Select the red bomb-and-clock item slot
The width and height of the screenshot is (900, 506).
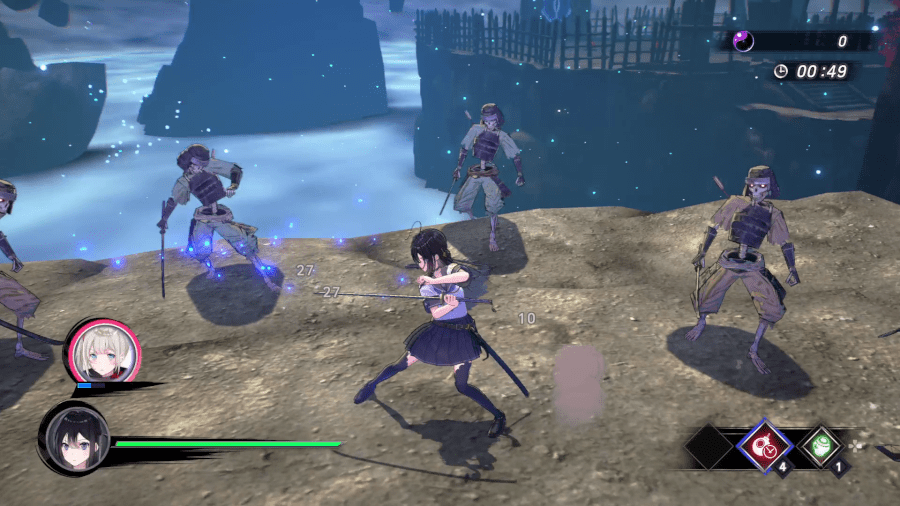tap(765, 445)
